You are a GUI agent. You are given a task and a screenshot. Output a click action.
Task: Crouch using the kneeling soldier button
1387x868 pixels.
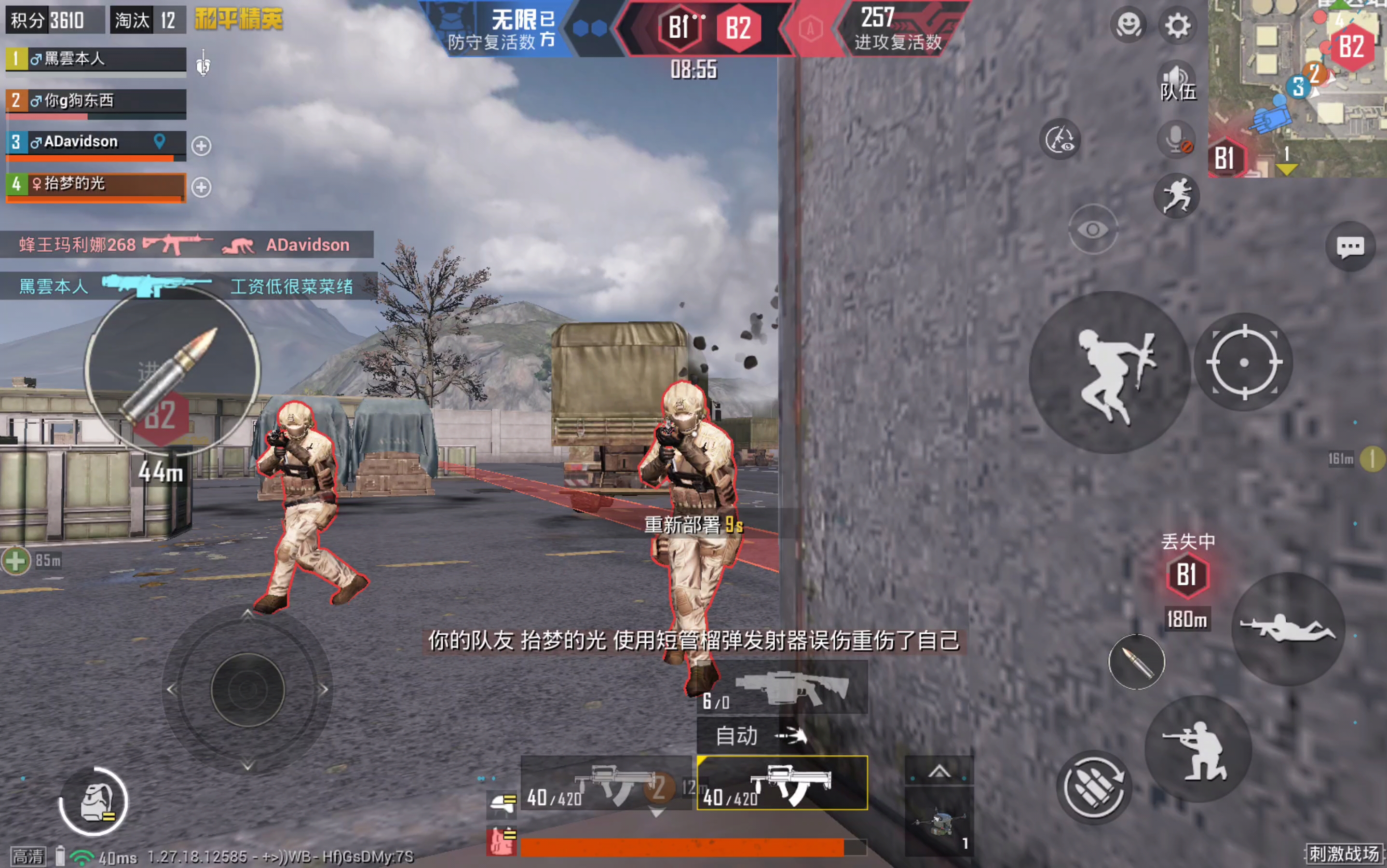tap(1198, 749)
